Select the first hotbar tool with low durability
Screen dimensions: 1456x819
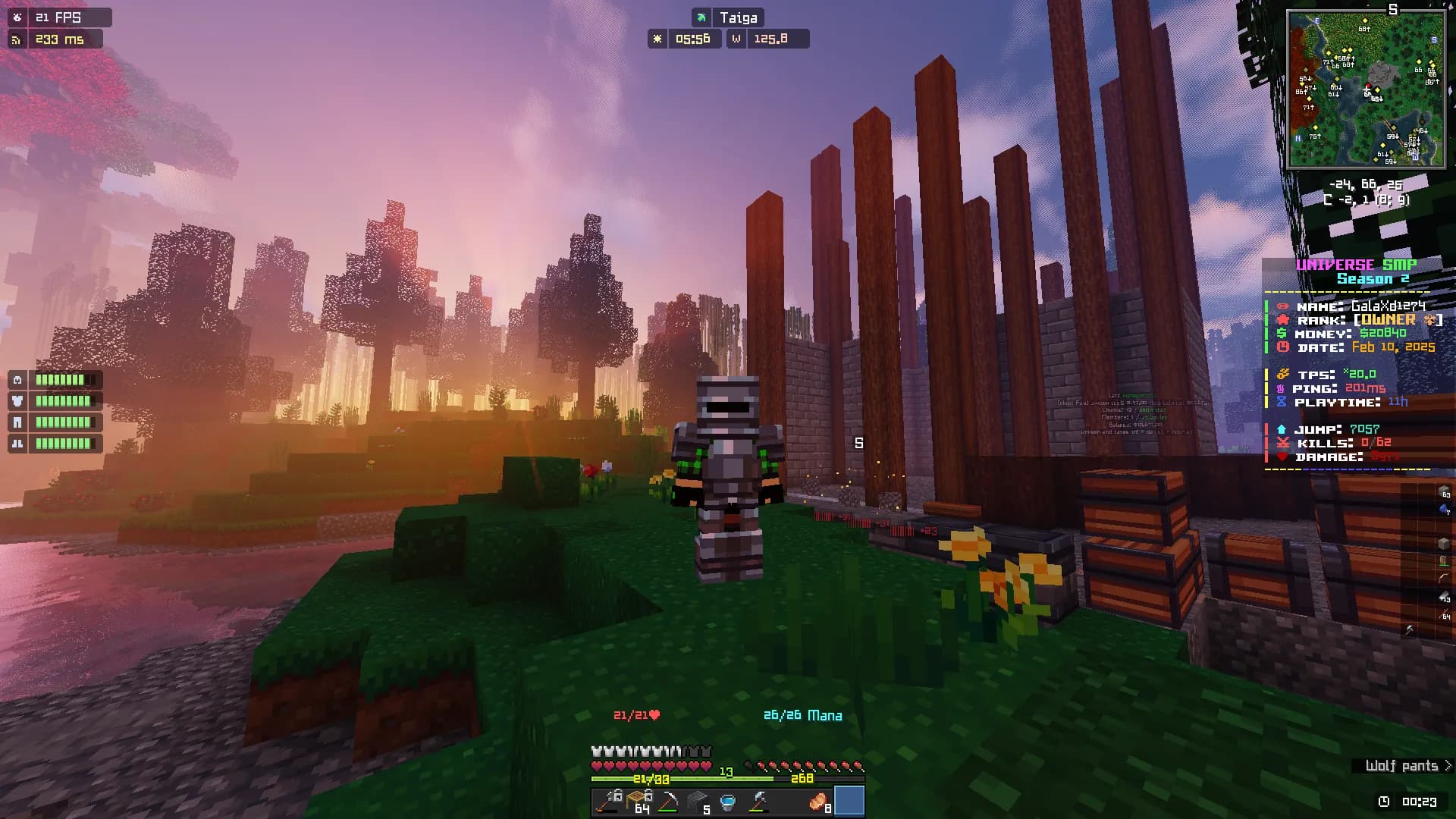tap(608, 801)
